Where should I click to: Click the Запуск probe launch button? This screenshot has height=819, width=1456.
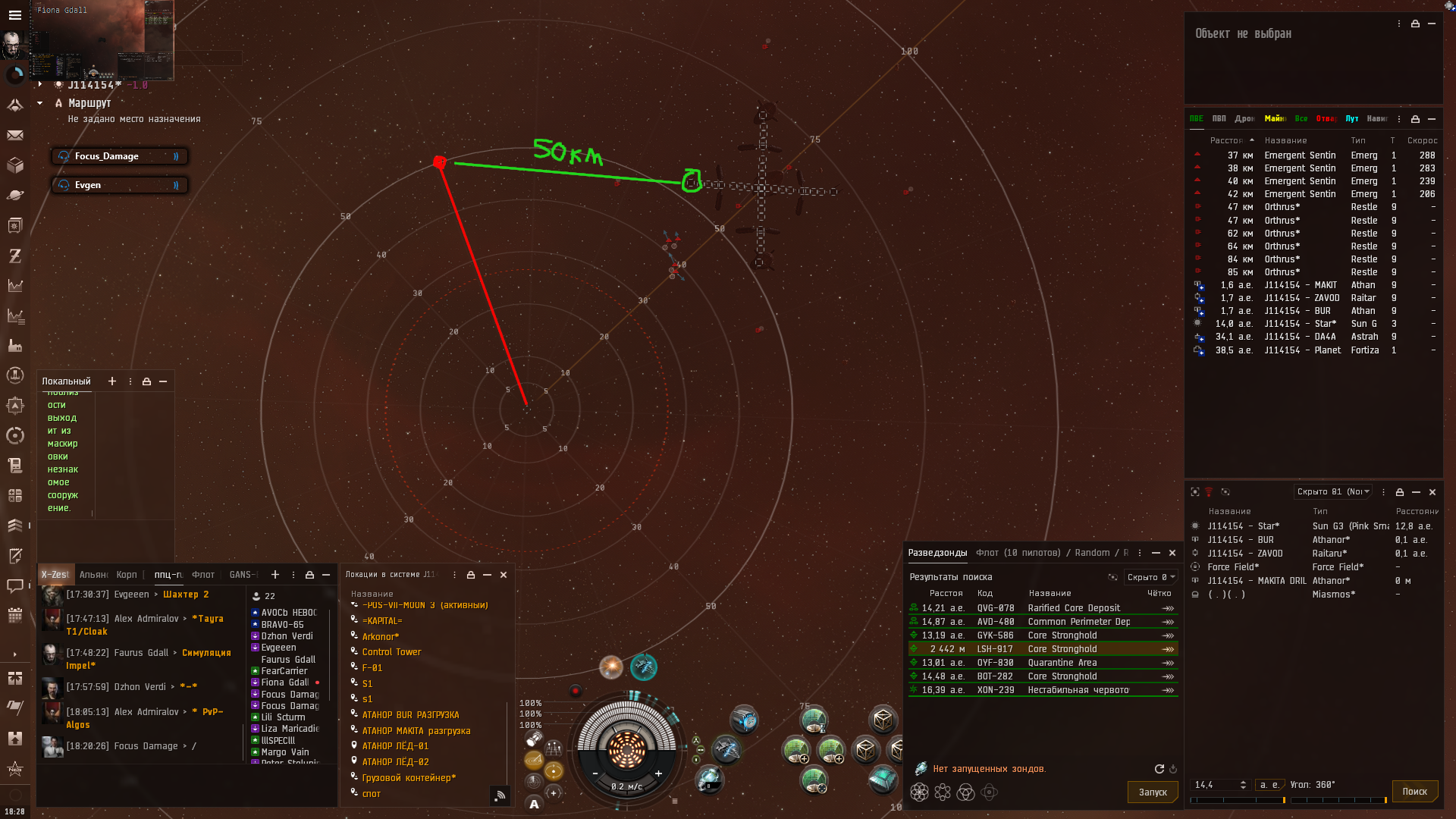pos(1153,792)
